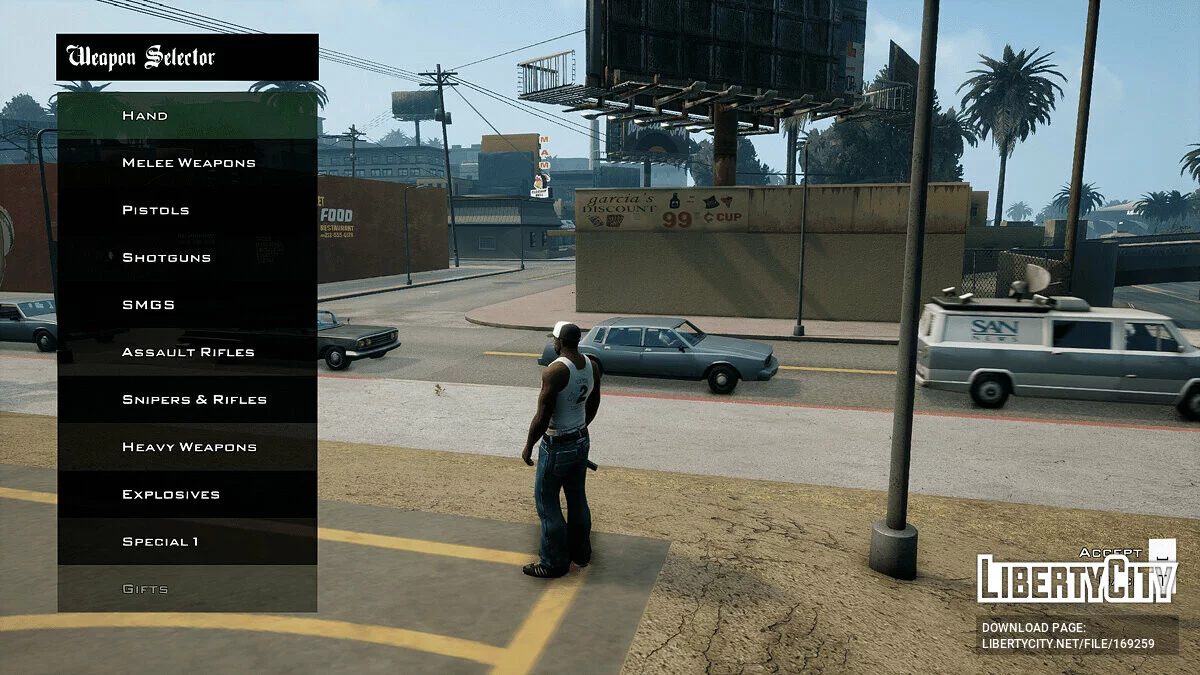Open the Heavy Weapons category
The image size is (1200, 675).
click(x=189, y=447)
